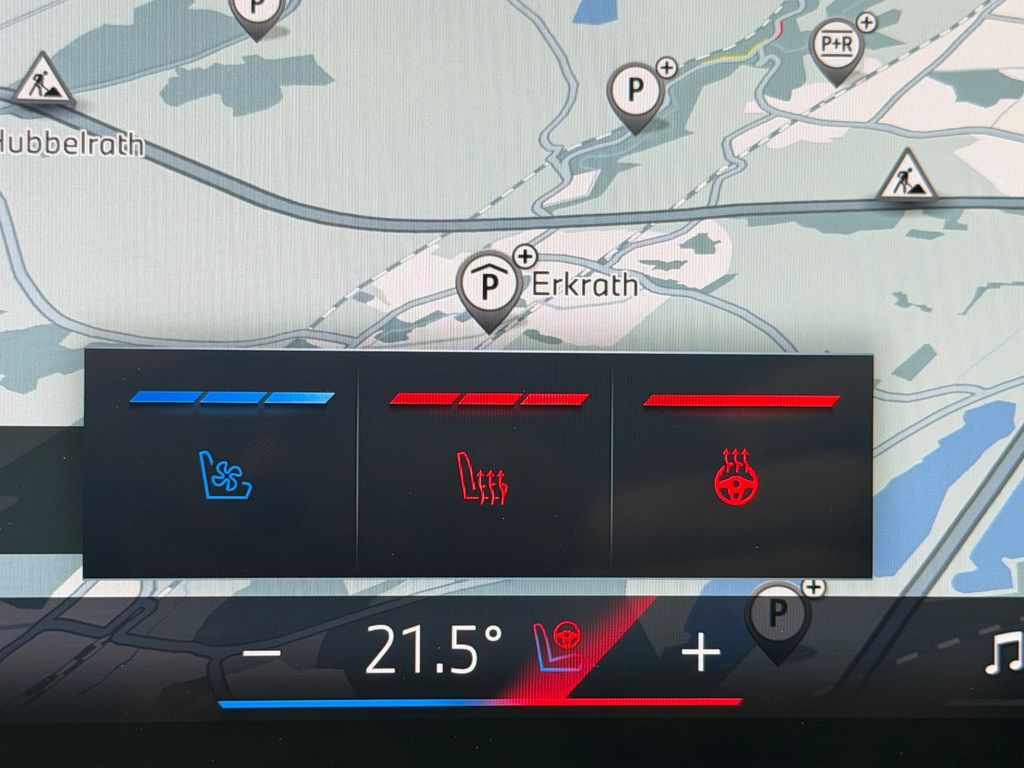
Task: Toggle the blue seat ventilation control
Action: 225,474
